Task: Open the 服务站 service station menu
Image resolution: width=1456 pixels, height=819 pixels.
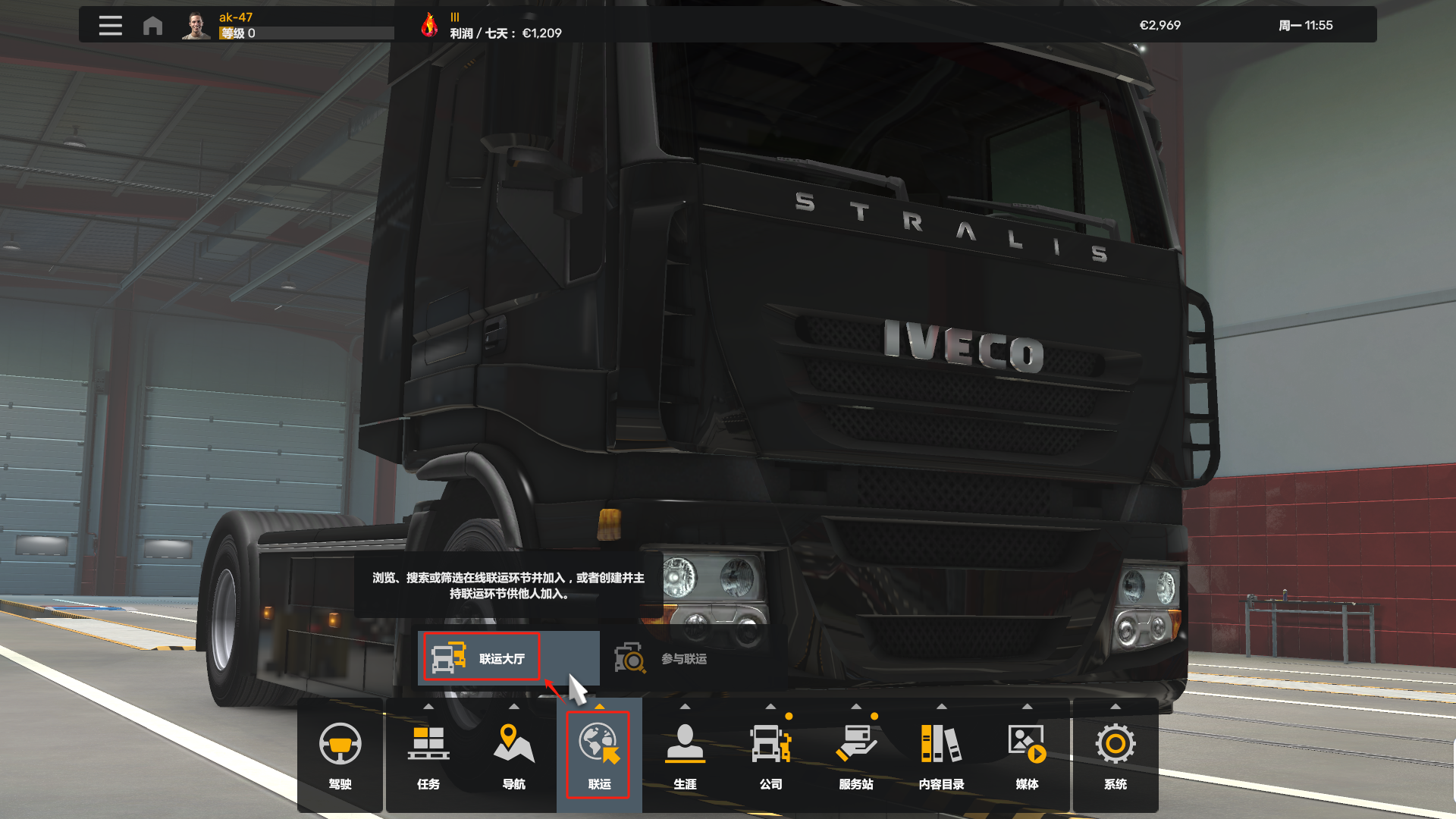Action: pyautogui.click(x=856, y=755)
